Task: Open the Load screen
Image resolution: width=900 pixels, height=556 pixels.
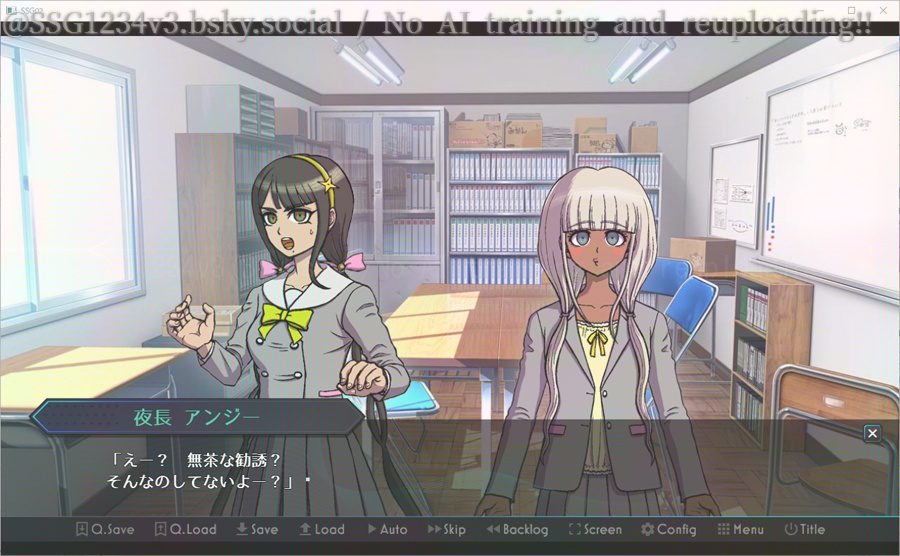Action: 321,530
